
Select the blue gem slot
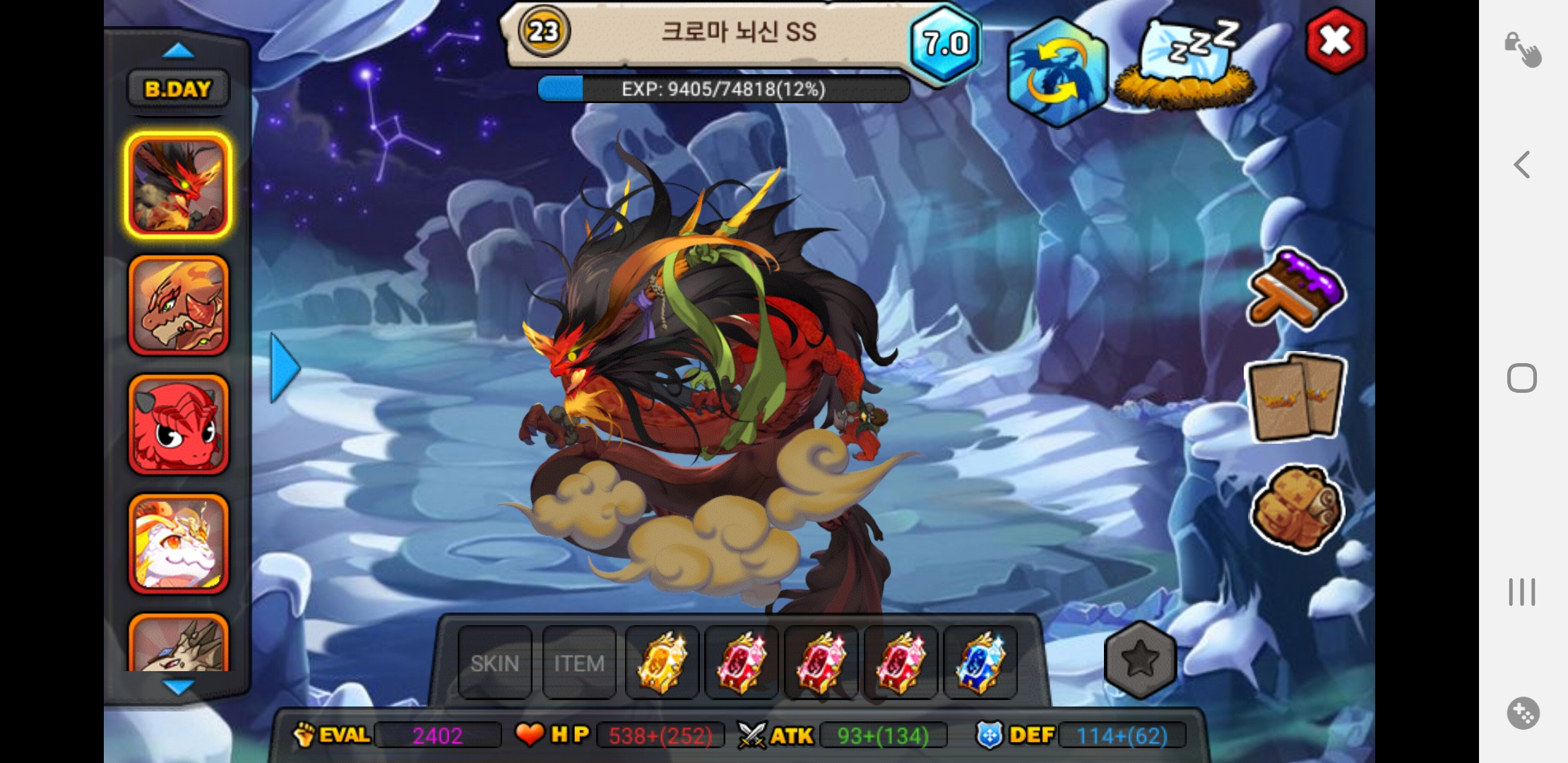980,663
